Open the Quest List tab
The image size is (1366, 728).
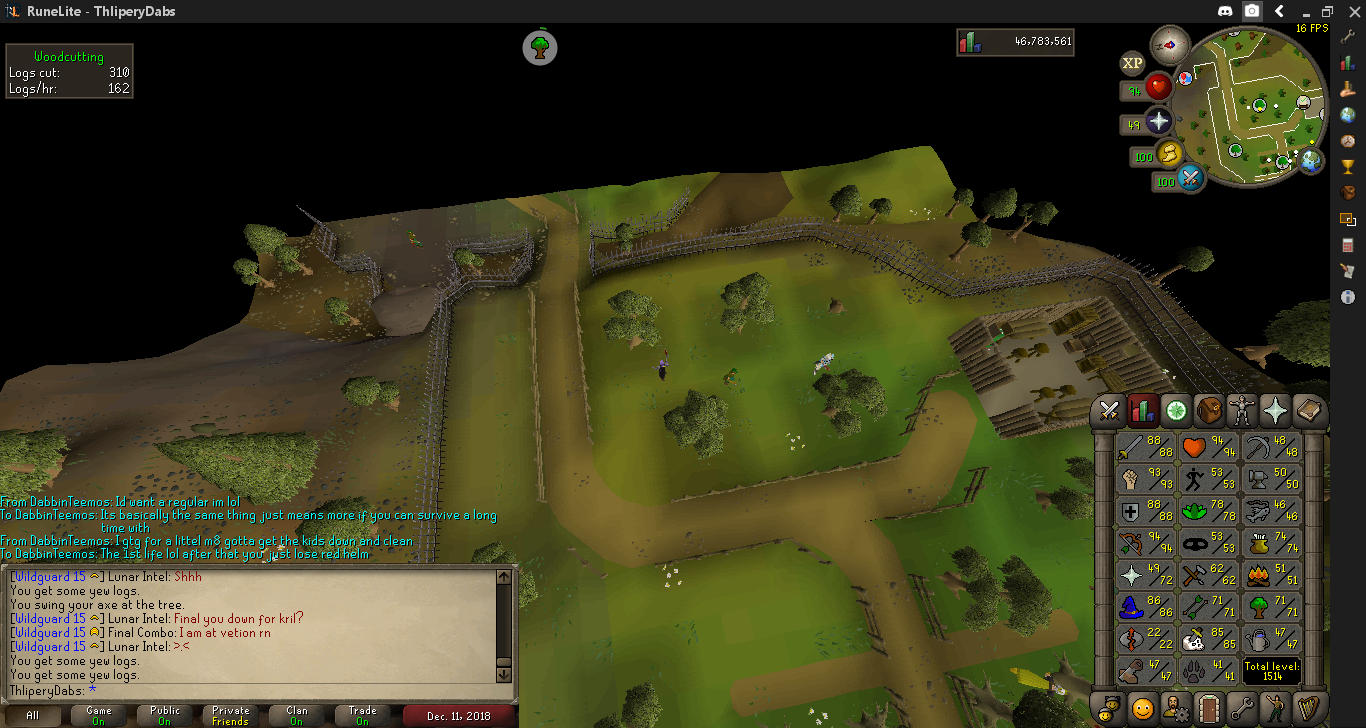(1176, 409)
